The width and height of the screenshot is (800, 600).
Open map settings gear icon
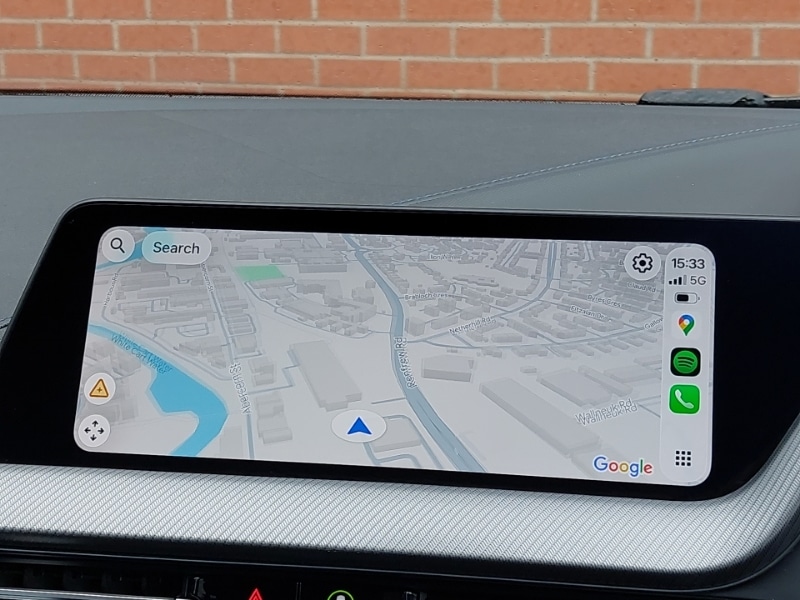[642, 263]
